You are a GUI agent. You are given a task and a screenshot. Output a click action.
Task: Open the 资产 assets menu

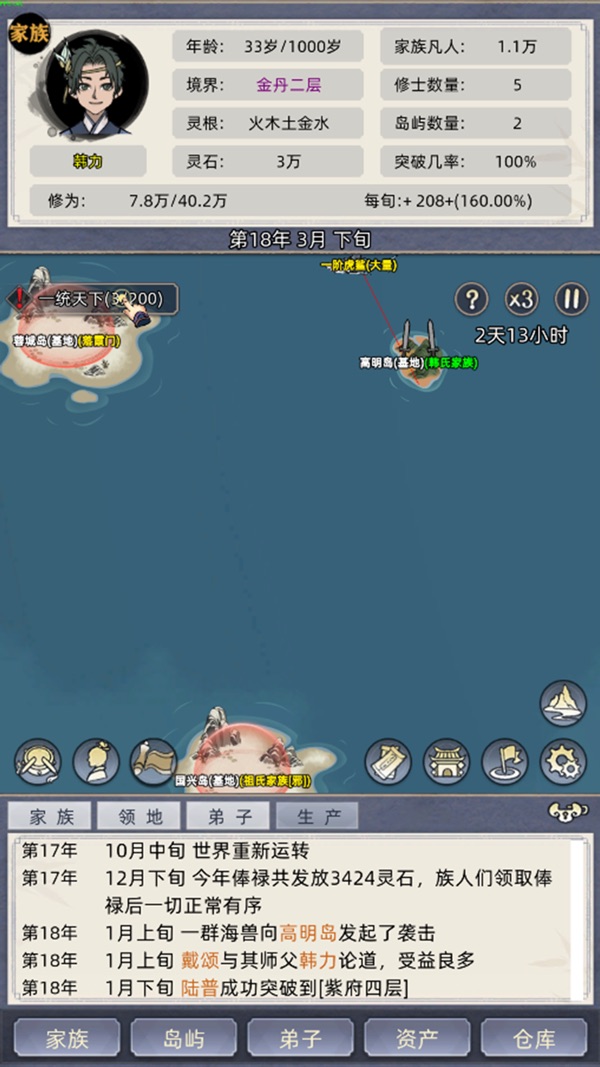(x=416, y=1039)
